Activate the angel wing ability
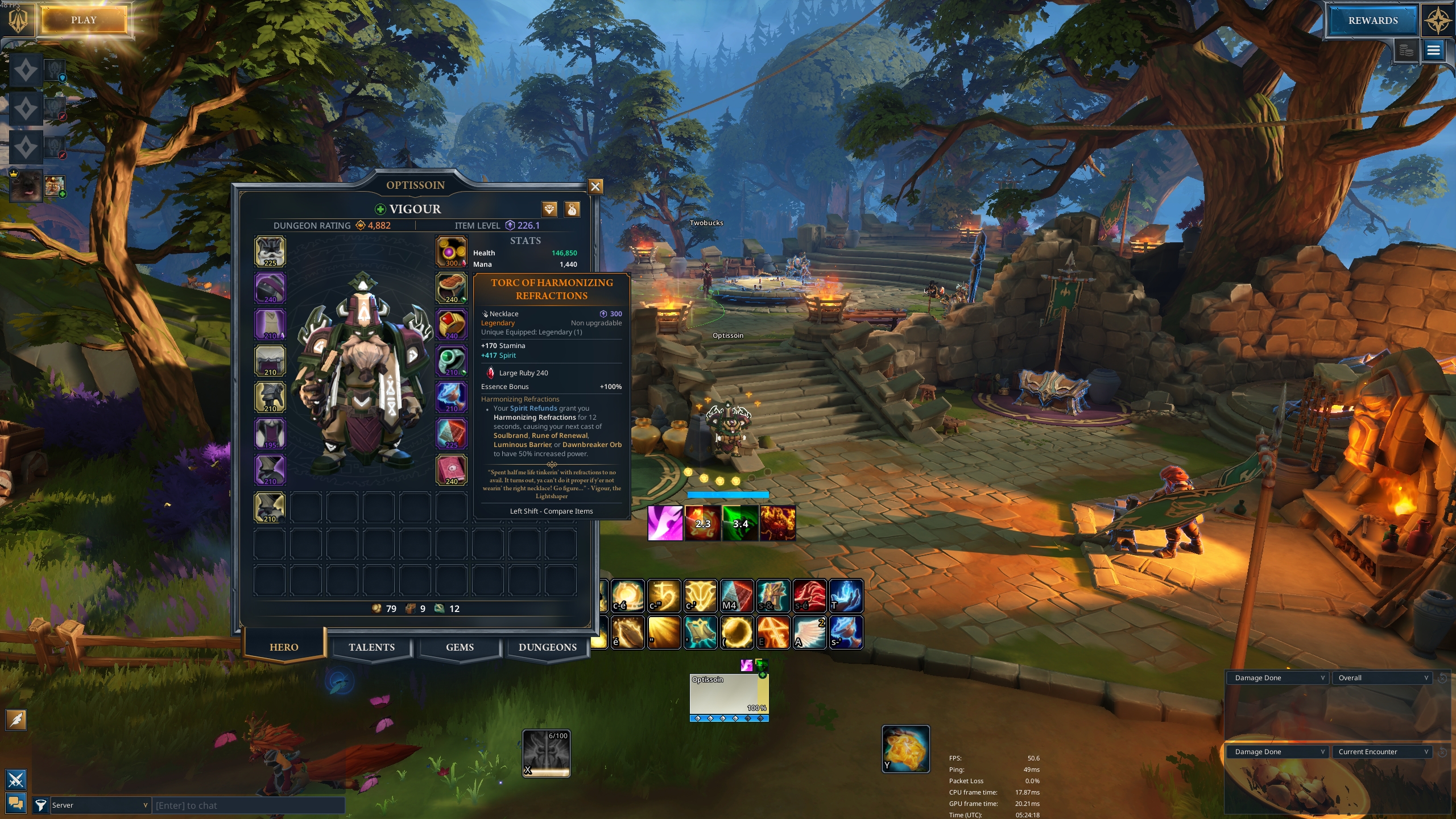 coord(809,632)
